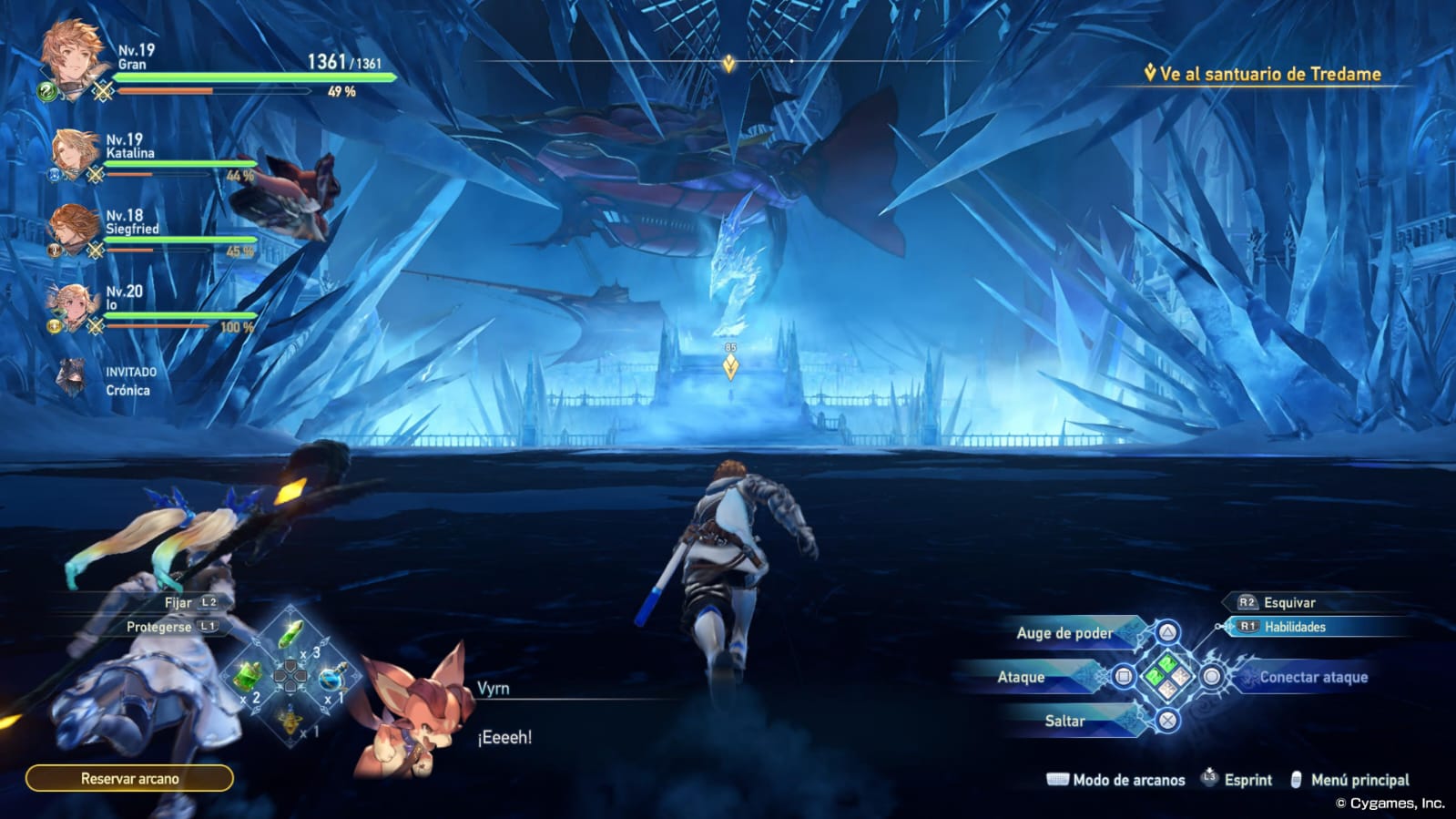Select Io's party portrait
Screen dimensions: 1456x819
pyautogui.click(x=73, y=303)
